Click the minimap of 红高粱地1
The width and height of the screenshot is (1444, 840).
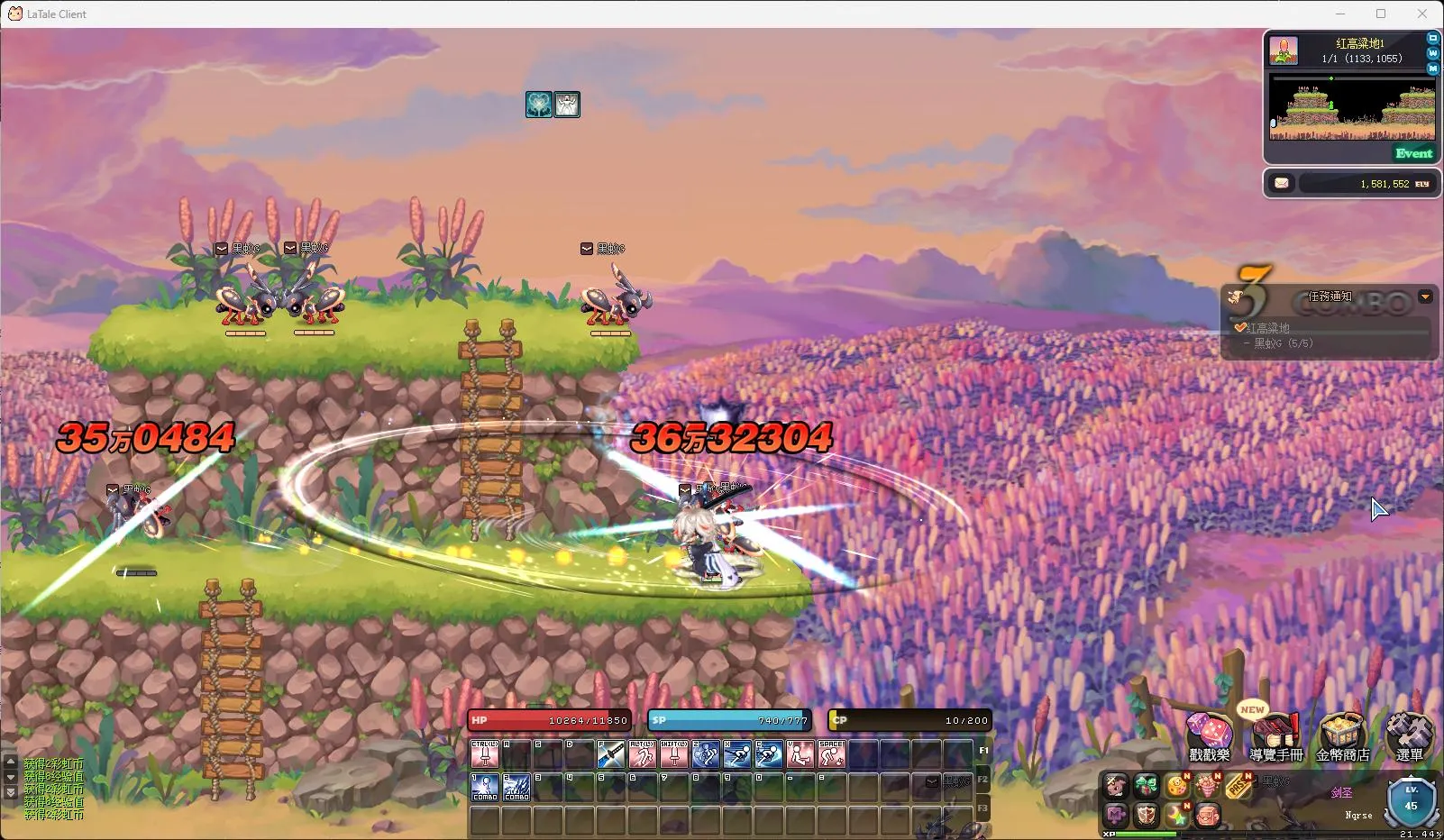(x=1351, y=108)
